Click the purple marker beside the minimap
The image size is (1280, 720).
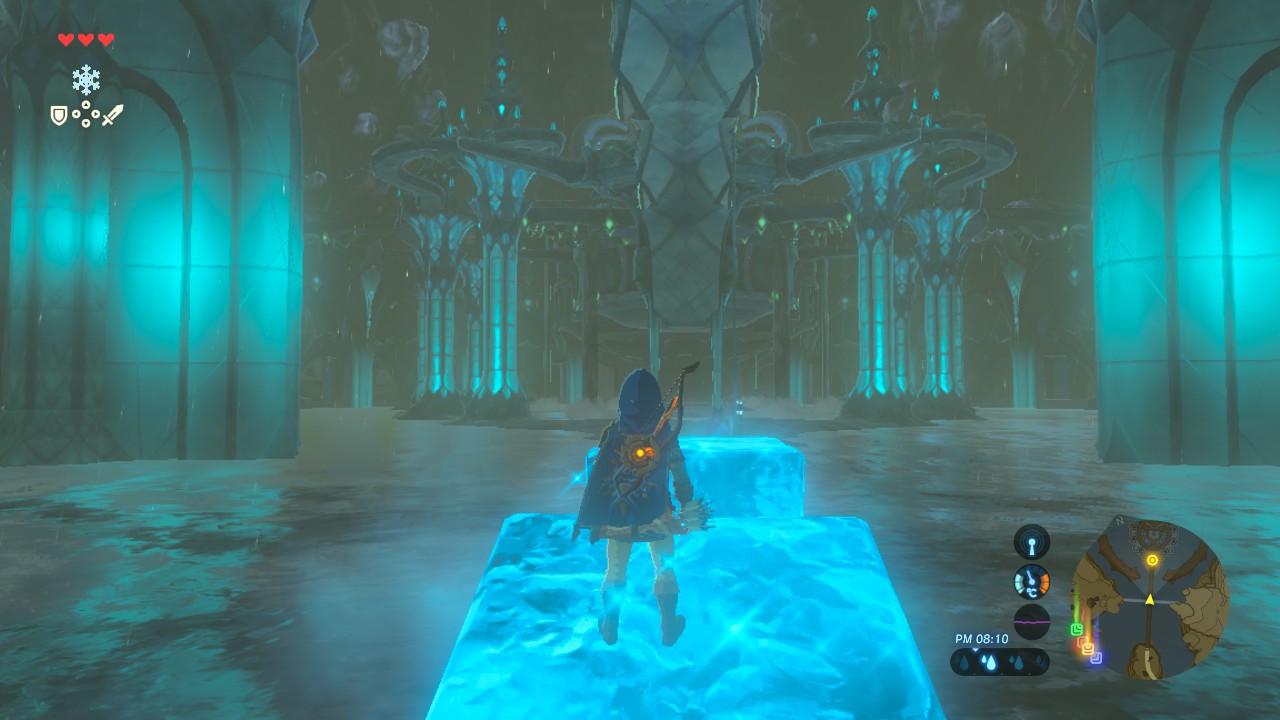tap(1096, 658)
